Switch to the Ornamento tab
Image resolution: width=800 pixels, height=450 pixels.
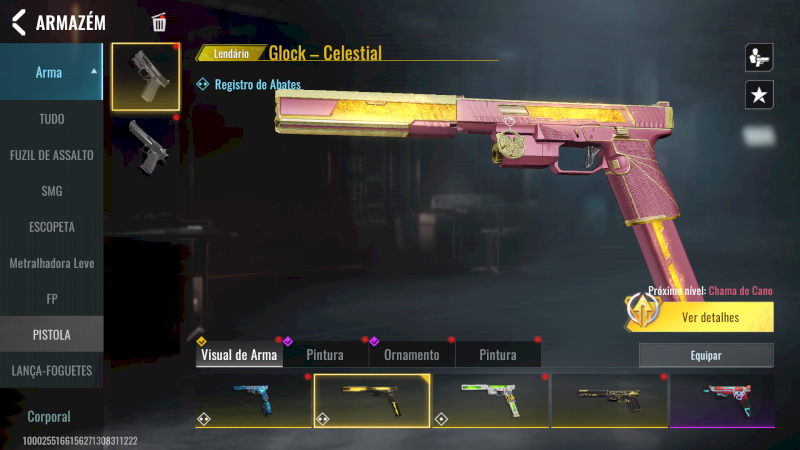click(411, 355)
